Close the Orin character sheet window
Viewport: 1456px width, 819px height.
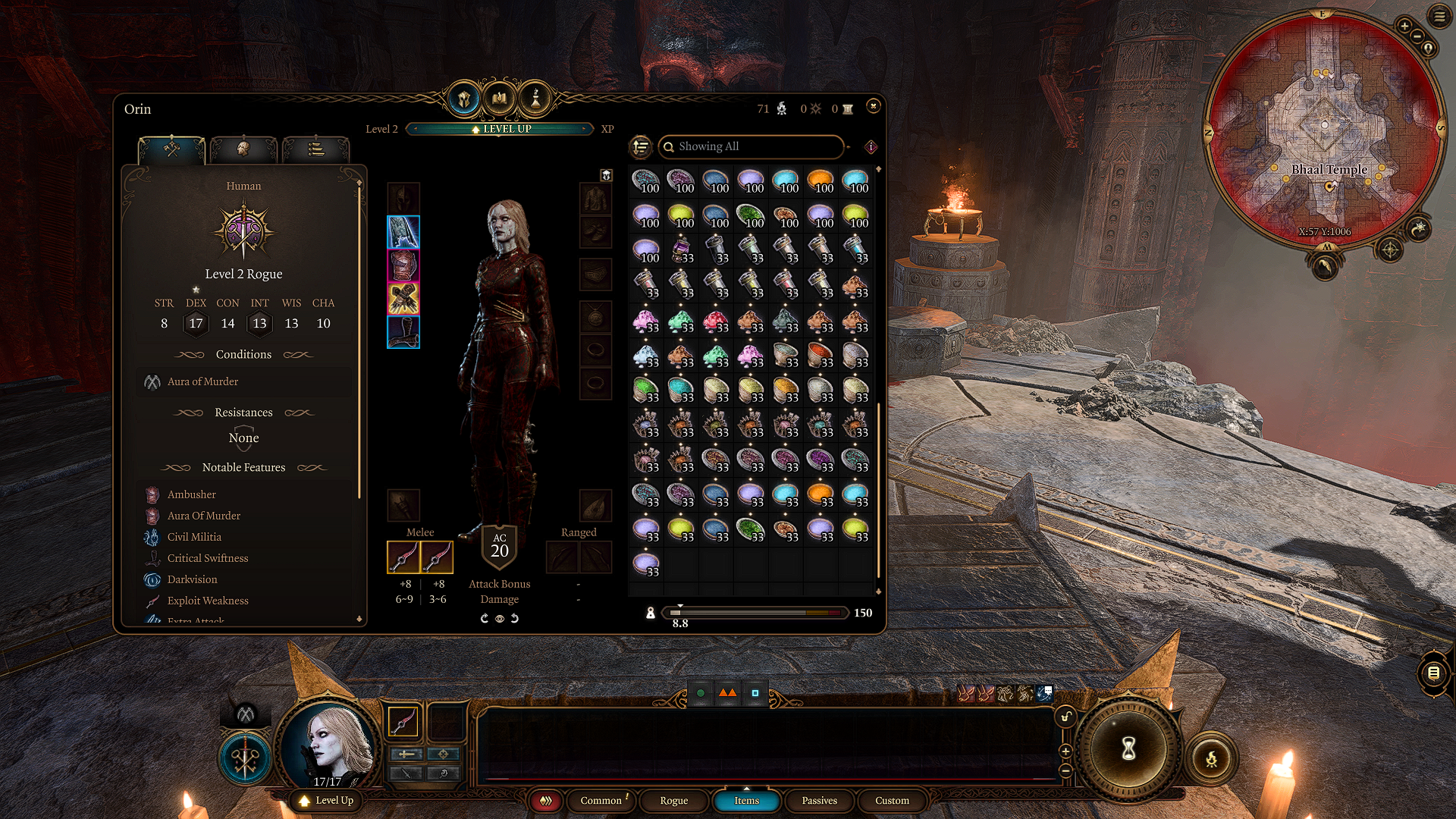[873, 106]
